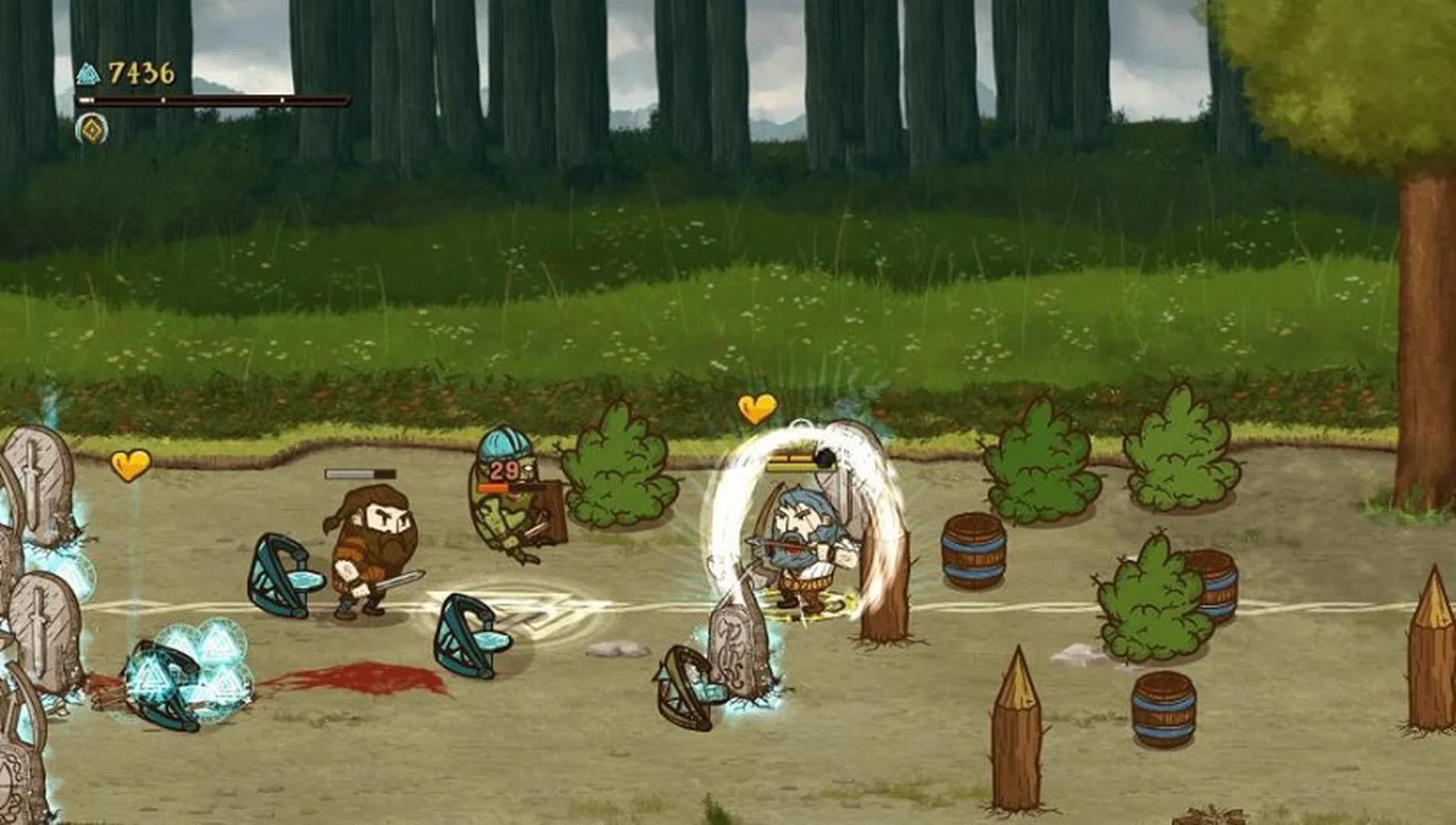
Task: Click the Valknut score icon showing 7436
Action: 89,73
